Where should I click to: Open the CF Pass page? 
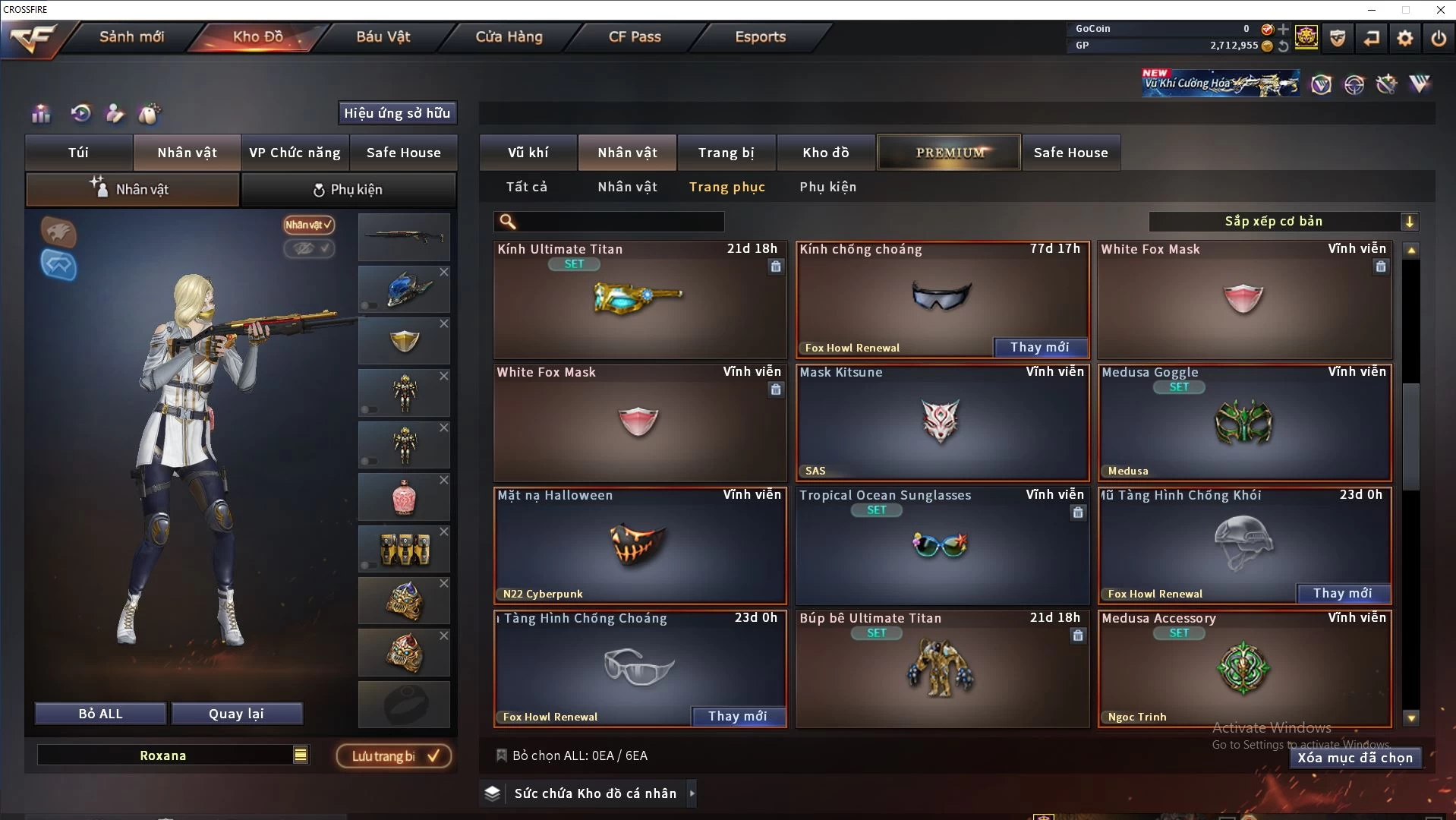pos(635,36)
